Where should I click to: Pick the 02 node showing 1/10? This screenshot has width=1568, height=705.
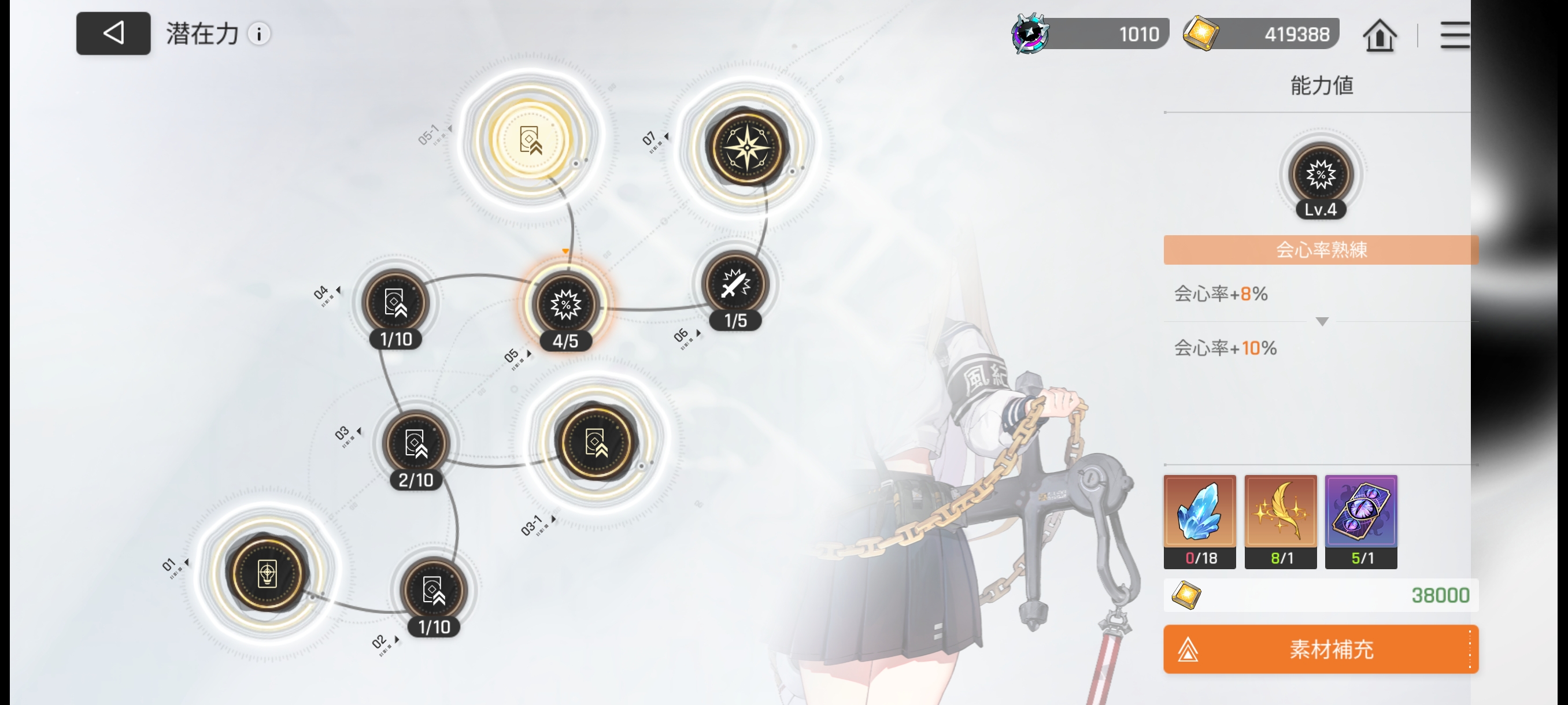click(x=434, y=590)
